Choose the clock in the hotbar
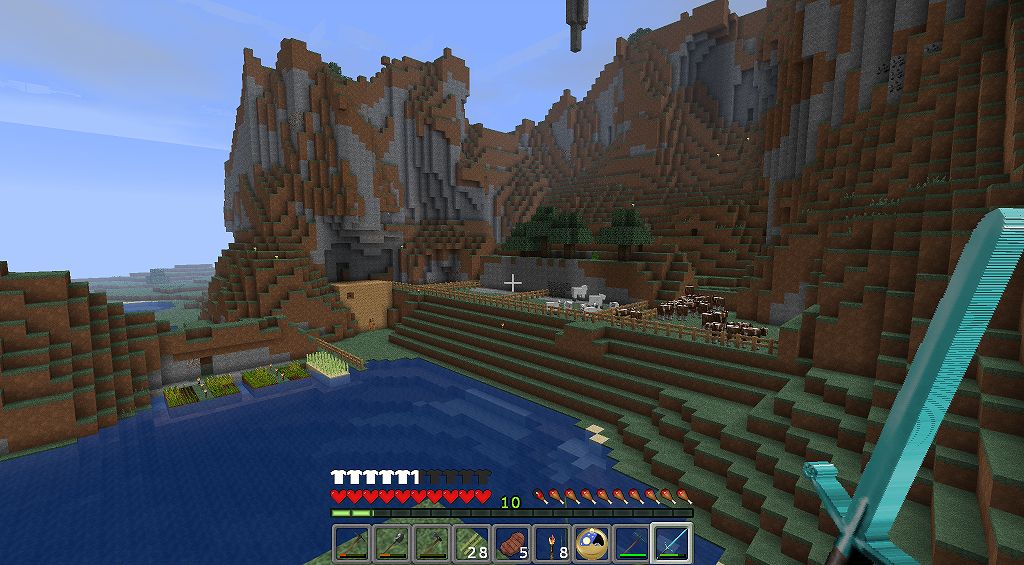Image resolution: width=1024 pixels, height=565 pixels. click(591, 543)
